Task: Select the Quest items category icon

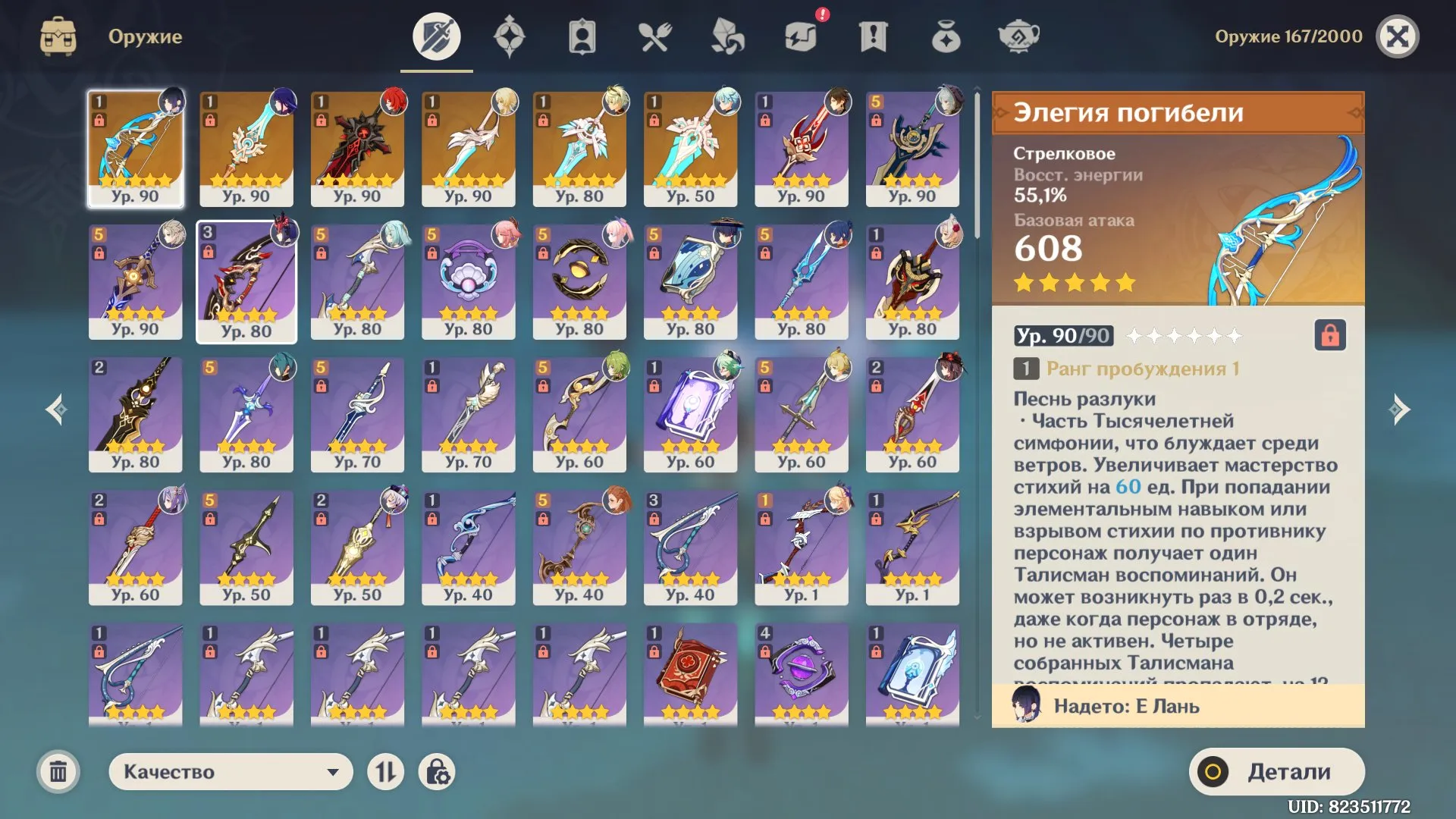Action: [874, 36]
